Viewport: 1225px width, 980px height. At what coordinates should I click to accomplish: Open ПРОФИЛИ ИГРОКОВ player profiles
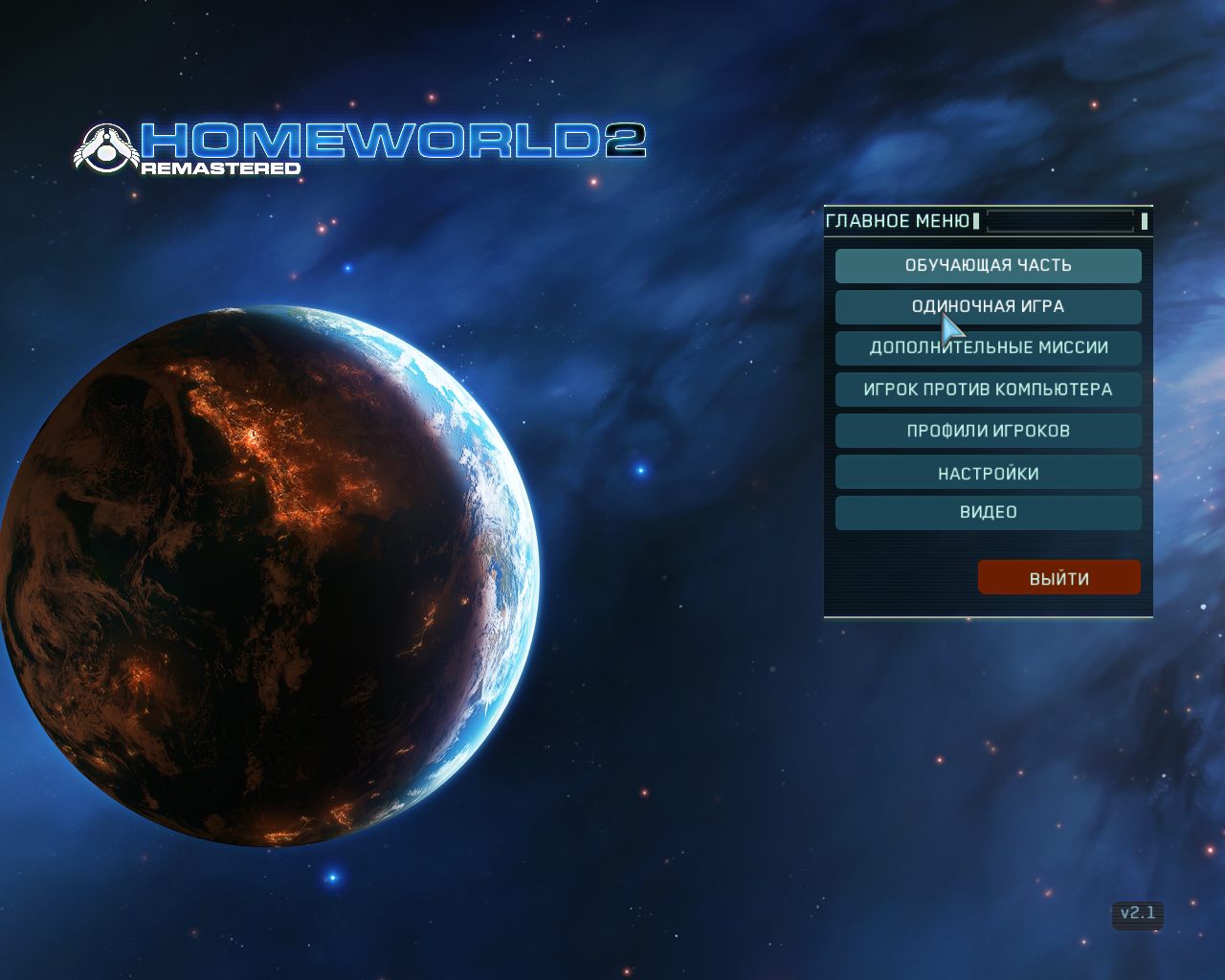pyautogui.click(x=988, y=431)
